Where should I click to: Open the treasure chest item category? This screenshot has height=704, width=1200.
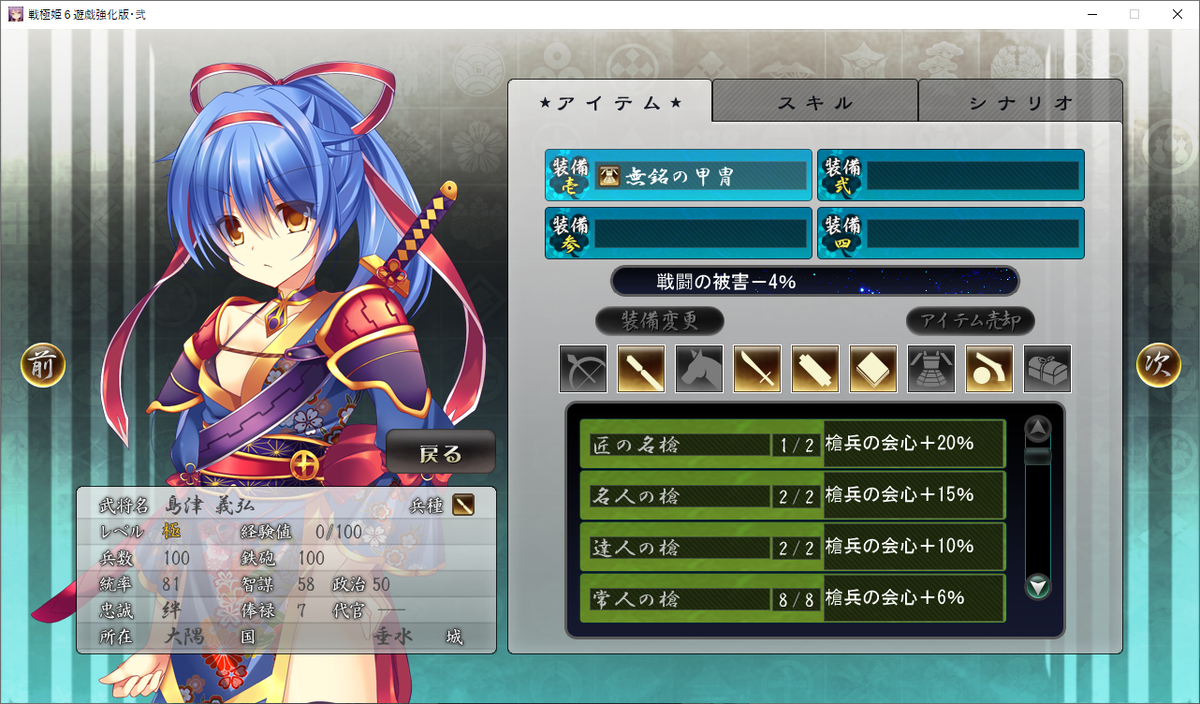pyautogui.click(x=1047, y=369)
